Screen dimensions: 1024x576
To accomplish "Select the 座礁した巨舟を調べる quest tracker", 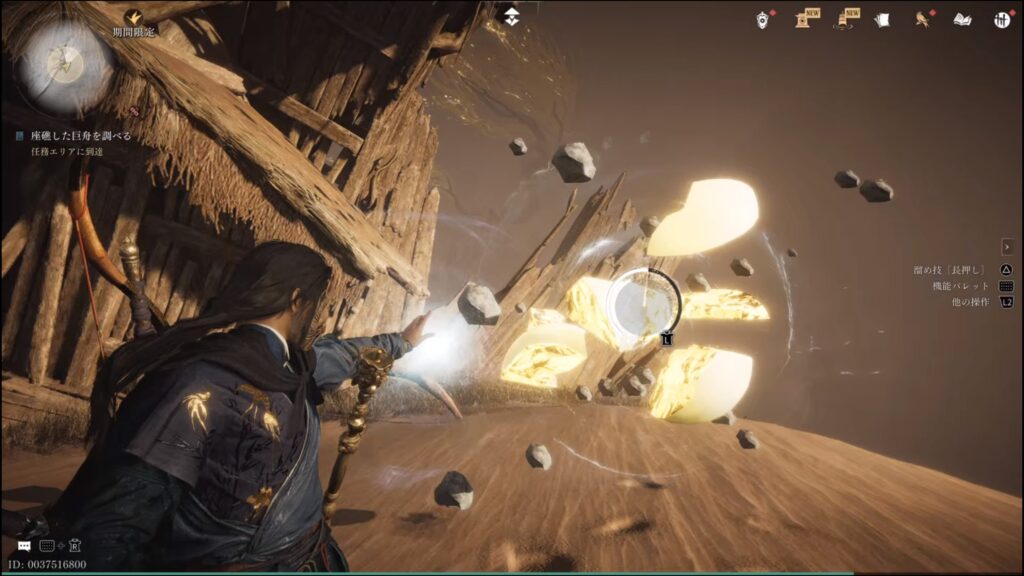I will [80, 135].
